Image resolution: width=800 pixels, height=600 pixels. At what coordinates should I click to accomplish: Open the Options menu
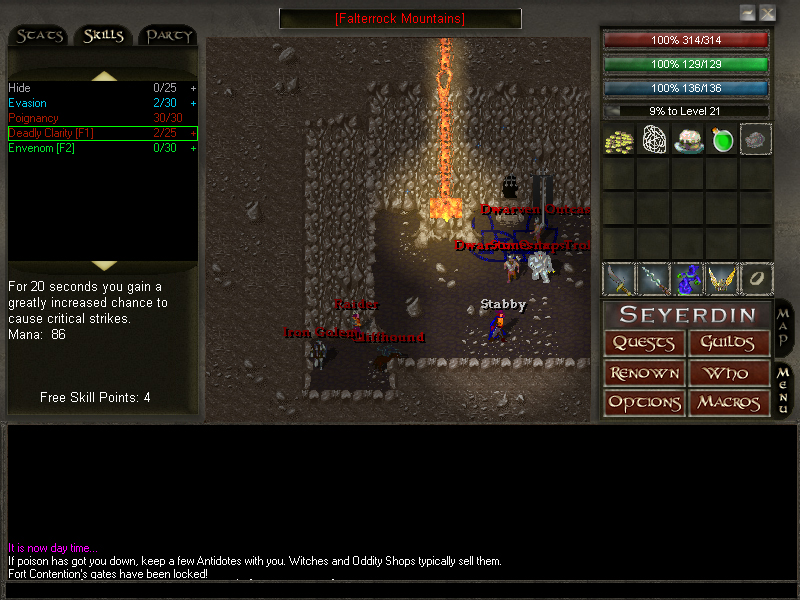pyautogui.click(x=645, y=403)
